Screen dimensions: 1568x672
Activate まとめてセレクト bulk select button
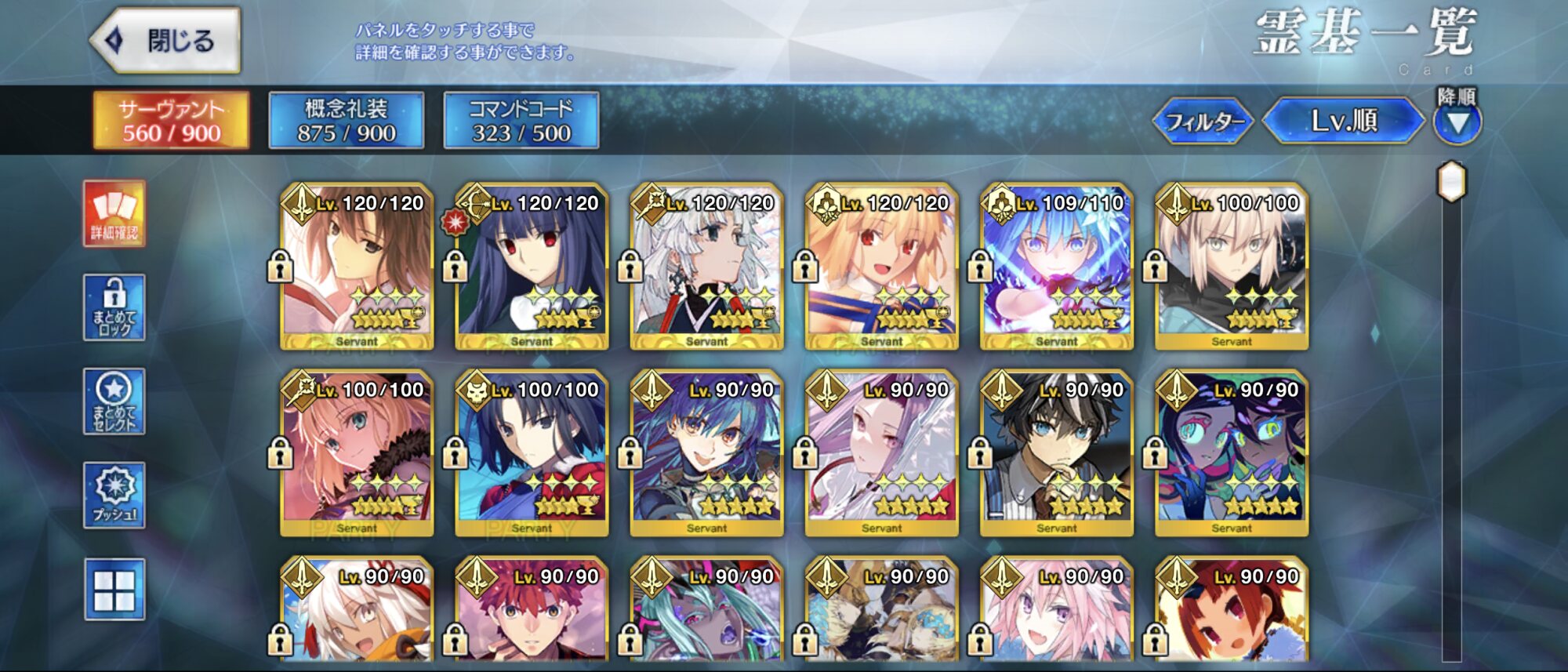pyautogui.click(x=114, y=401)
